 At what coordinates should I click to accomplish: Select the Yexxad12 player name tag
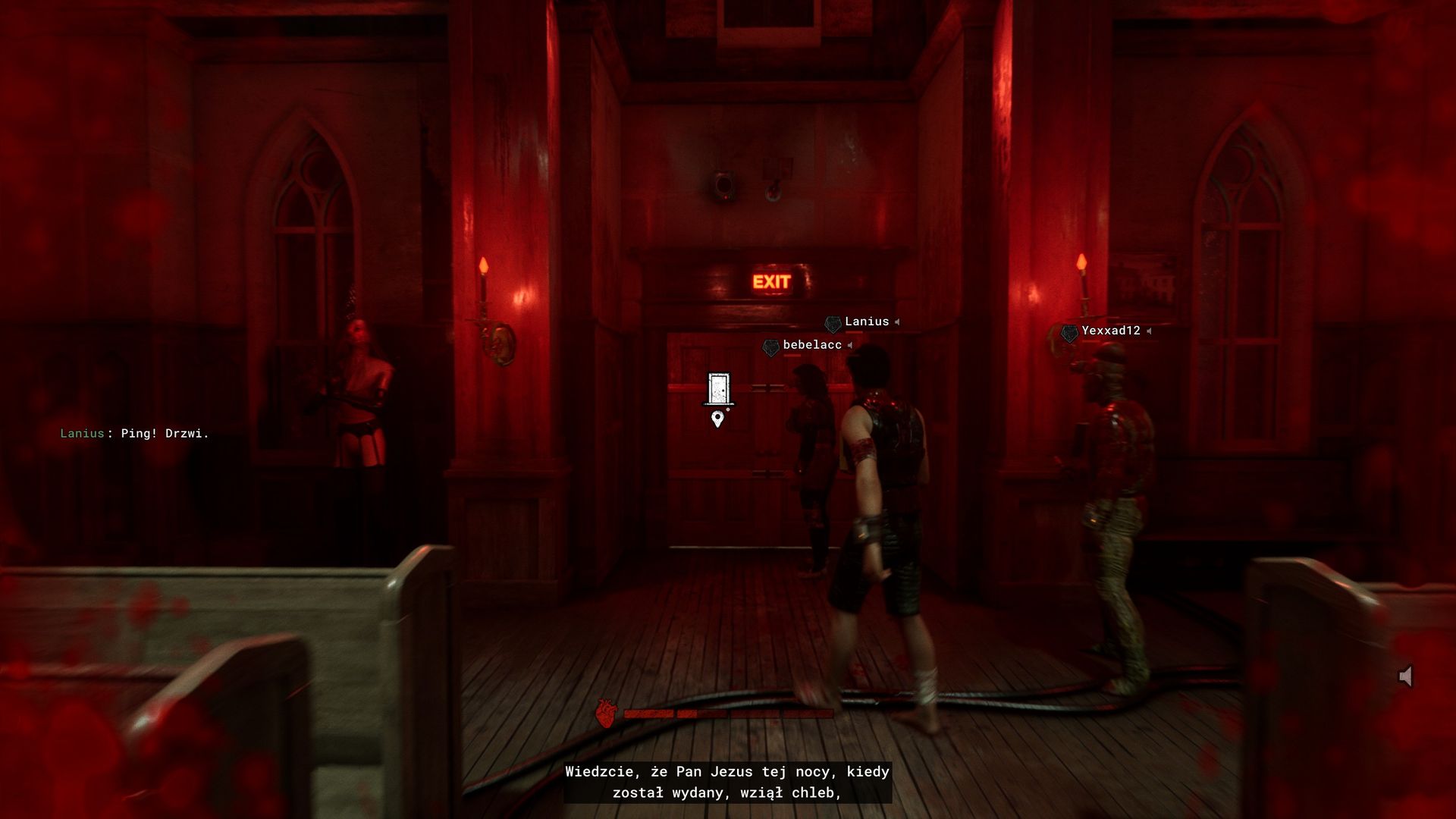1110,331
